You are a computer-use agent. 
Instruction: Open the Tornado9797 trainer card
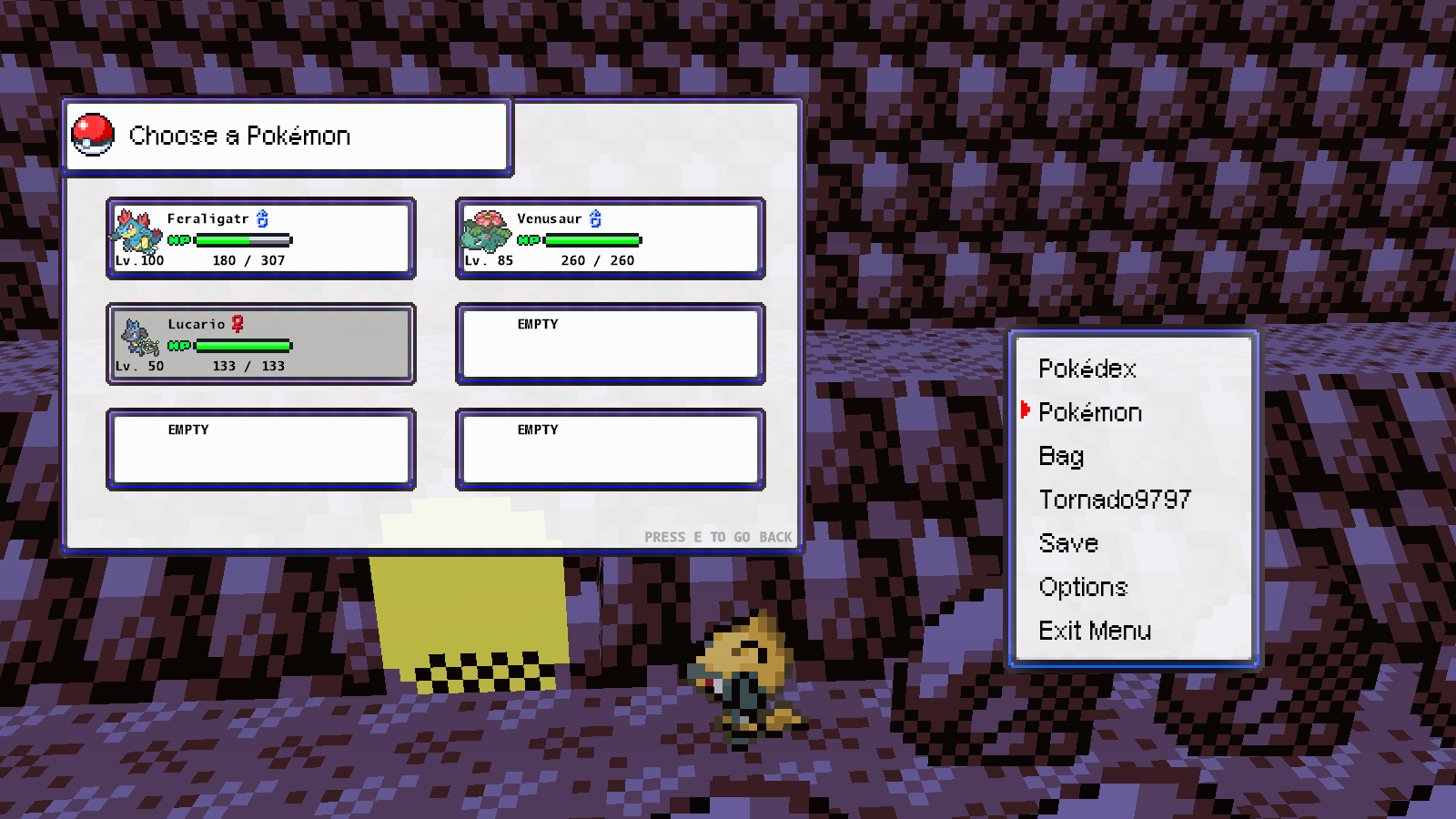click(x=1114, y=499)
